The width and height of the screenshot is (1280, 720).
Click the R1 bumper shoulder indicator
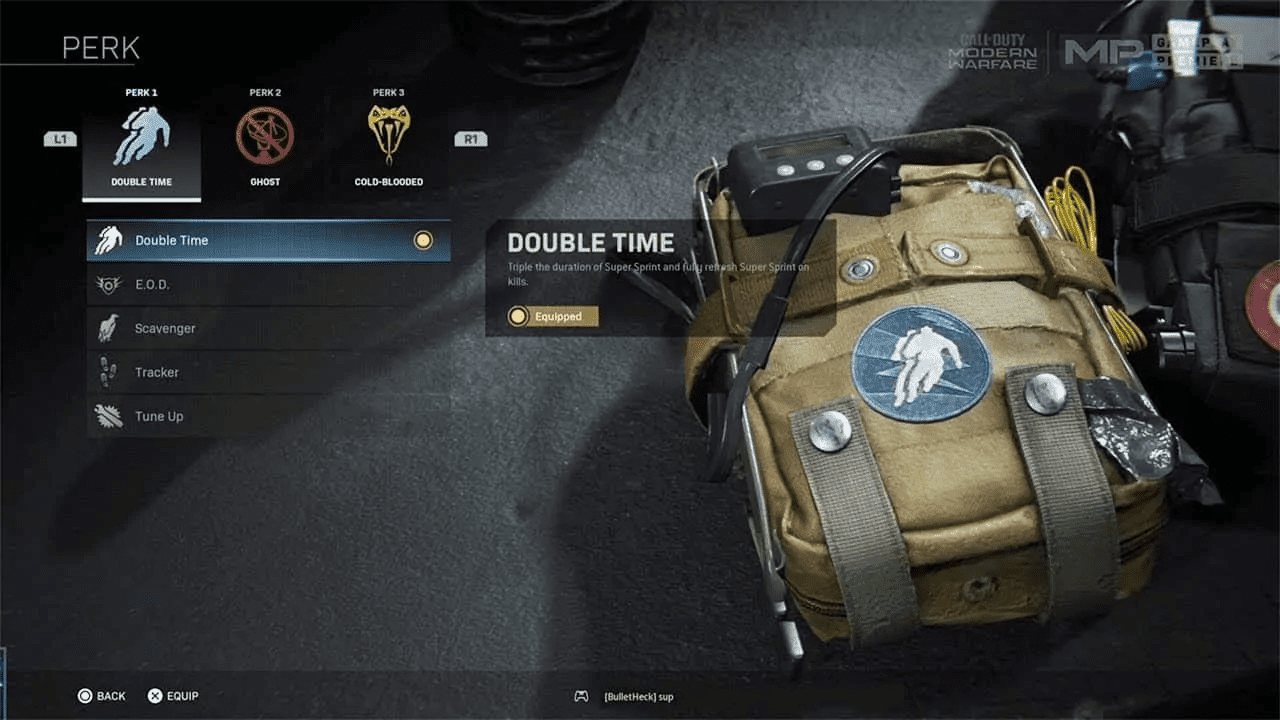coord(470,138)
